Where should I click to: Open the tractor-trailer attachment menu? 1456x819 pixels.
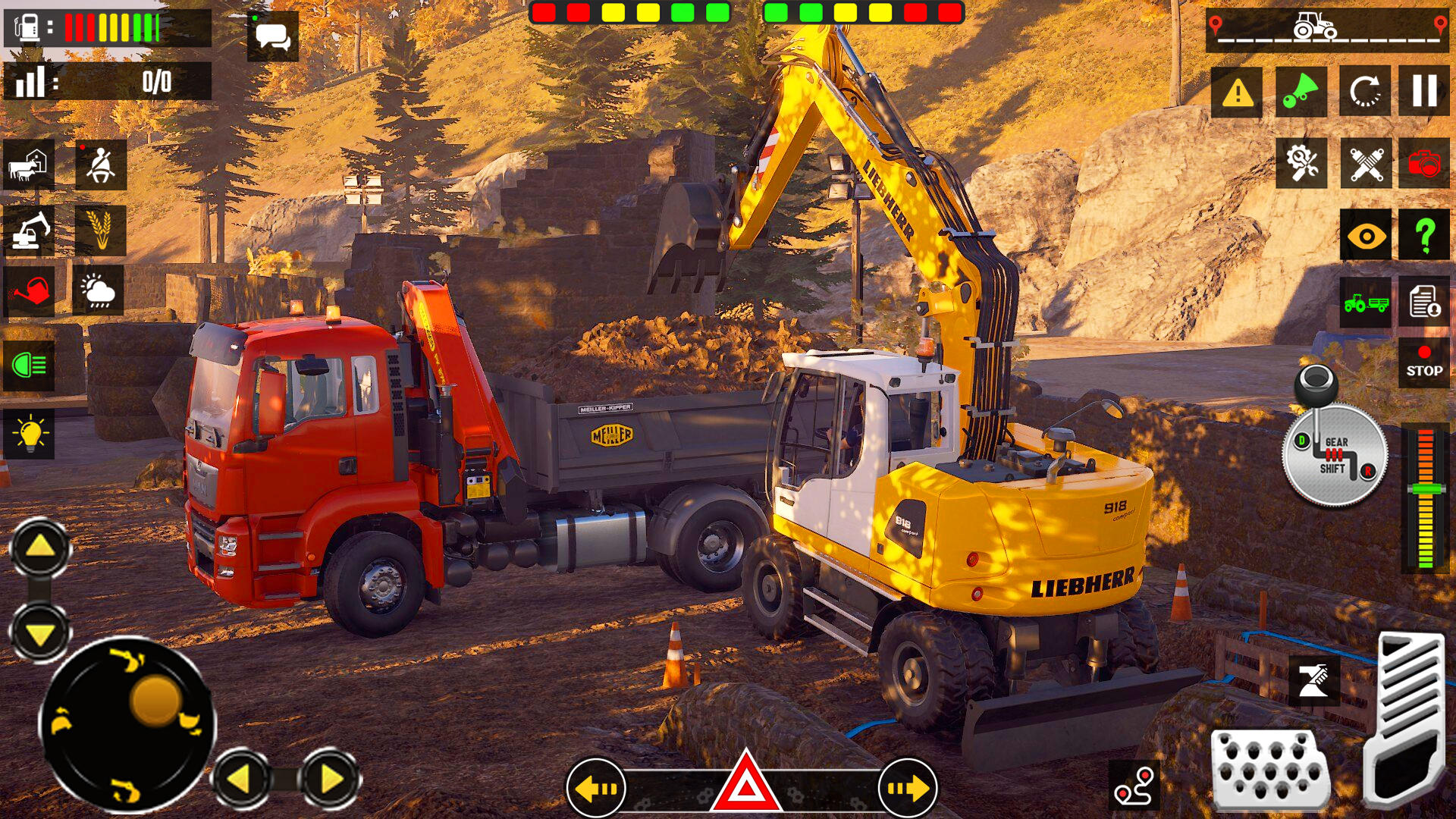tap(1363, 301)
